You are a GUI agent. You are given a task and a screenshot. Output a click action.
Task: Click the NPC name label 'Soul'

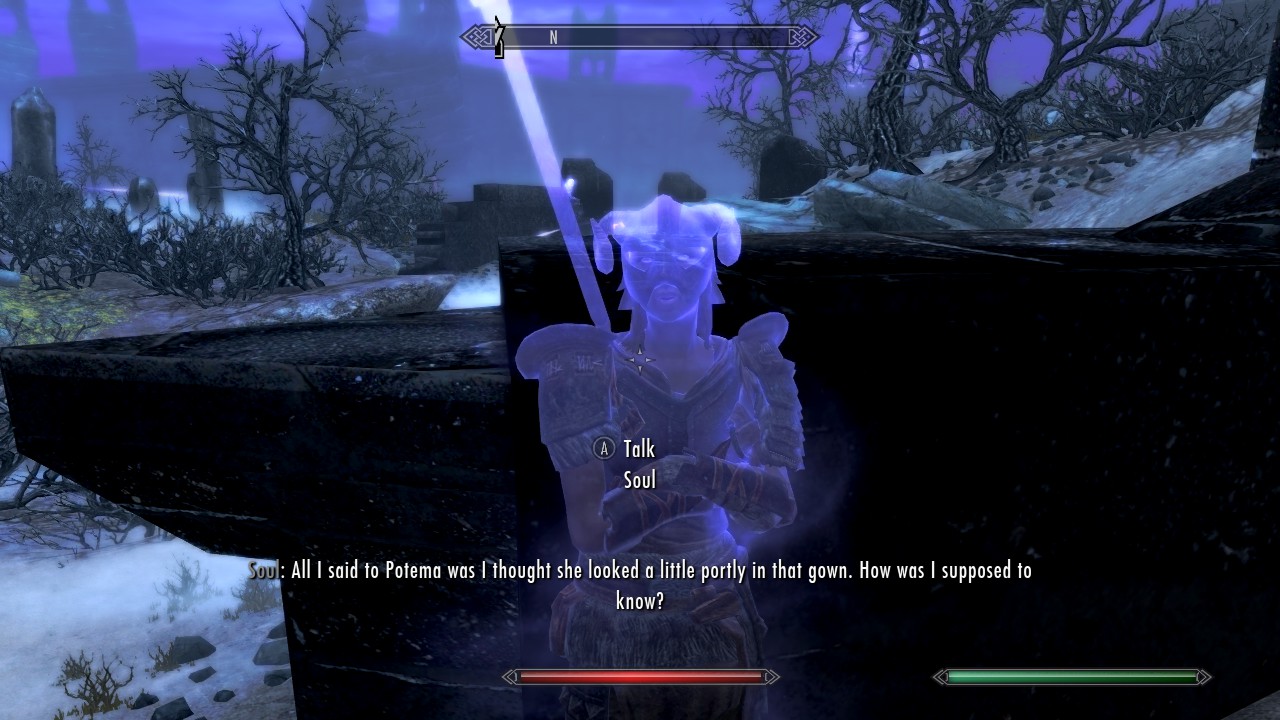[638, 480]
